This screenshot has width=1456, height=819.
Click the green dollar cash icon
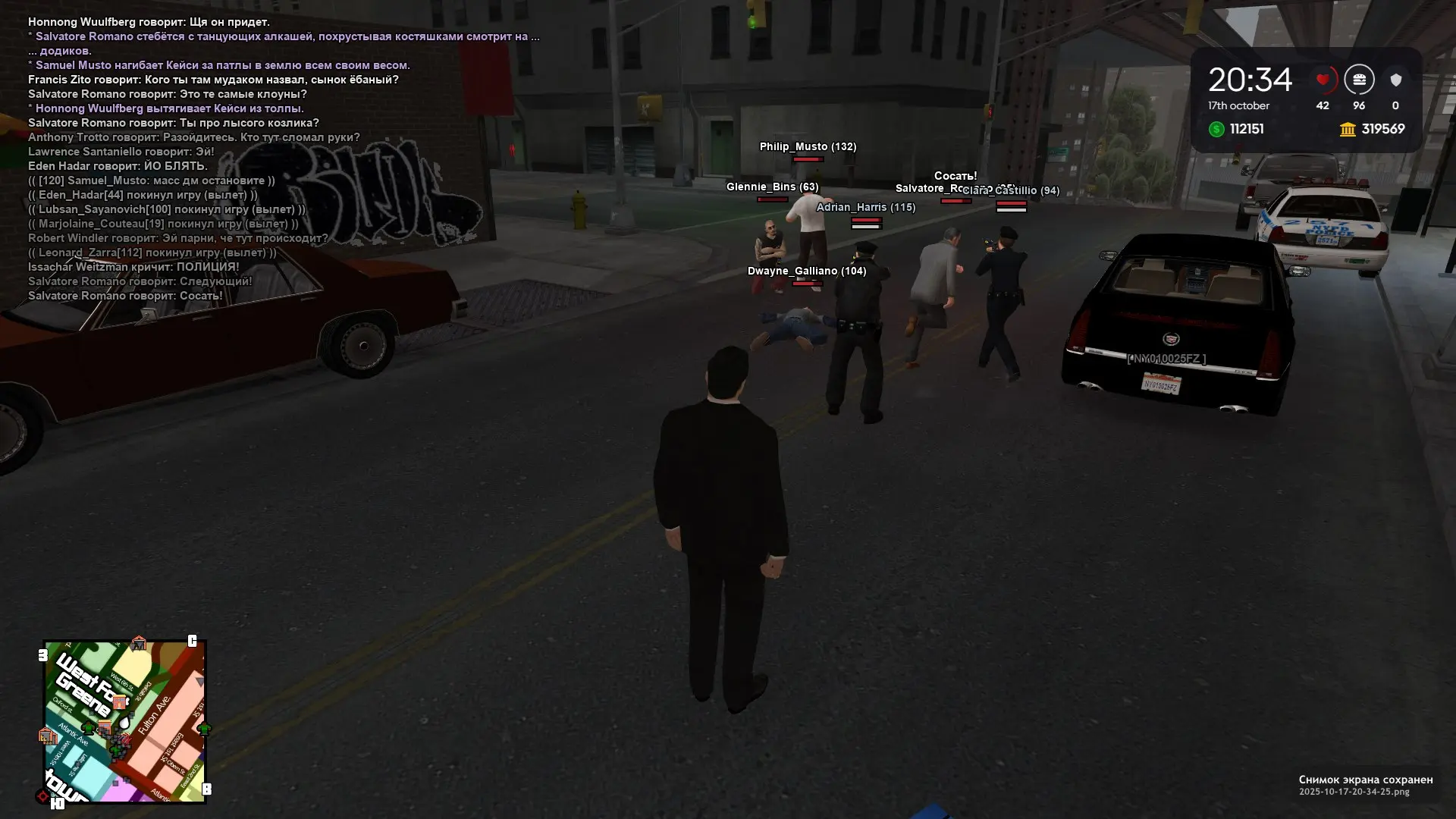1216,129
